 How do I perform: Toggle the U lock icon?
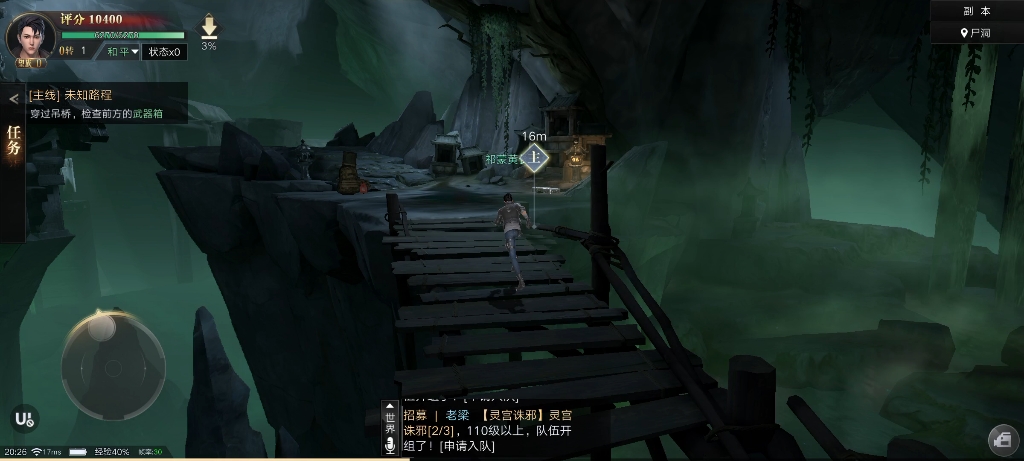tap(24, 420)
